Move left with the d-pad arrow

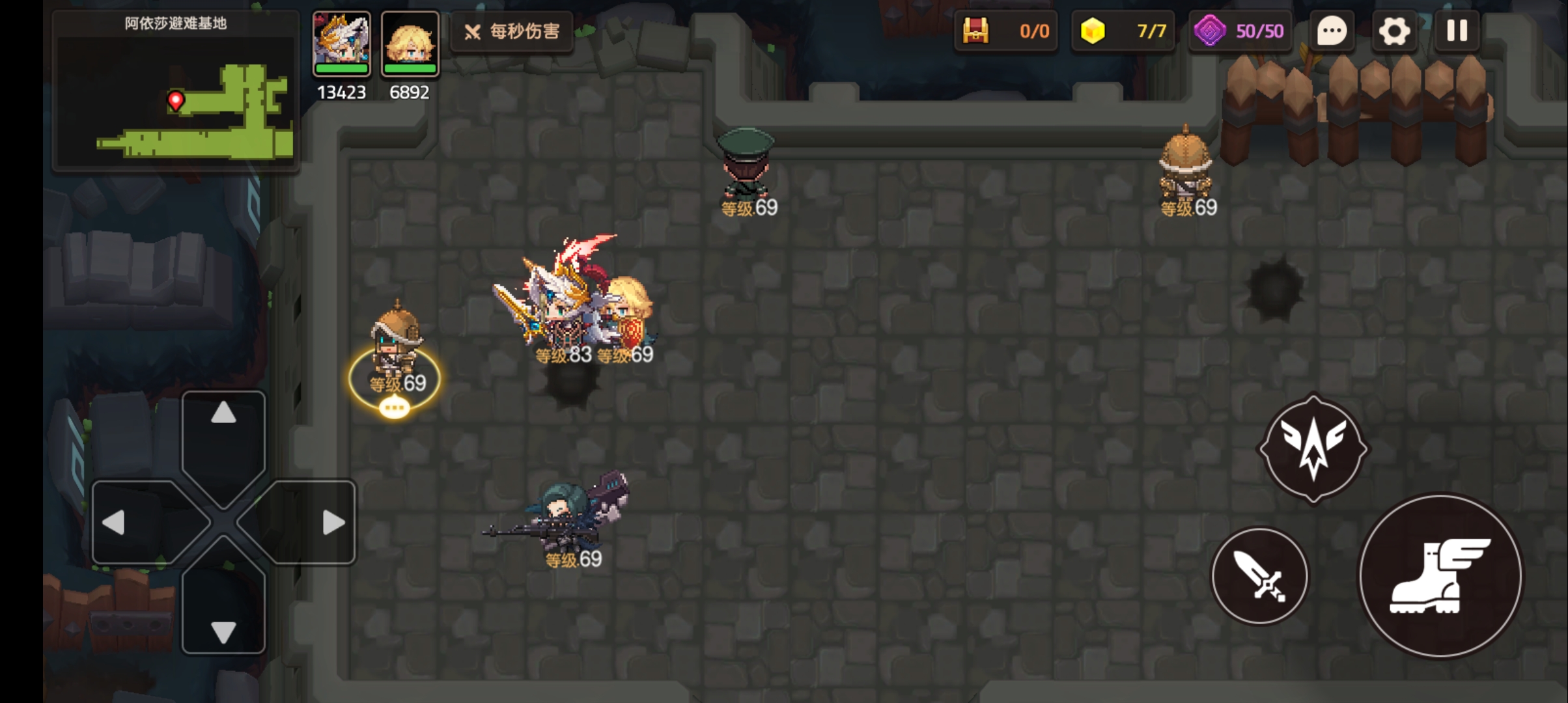[x=114, y=522]
